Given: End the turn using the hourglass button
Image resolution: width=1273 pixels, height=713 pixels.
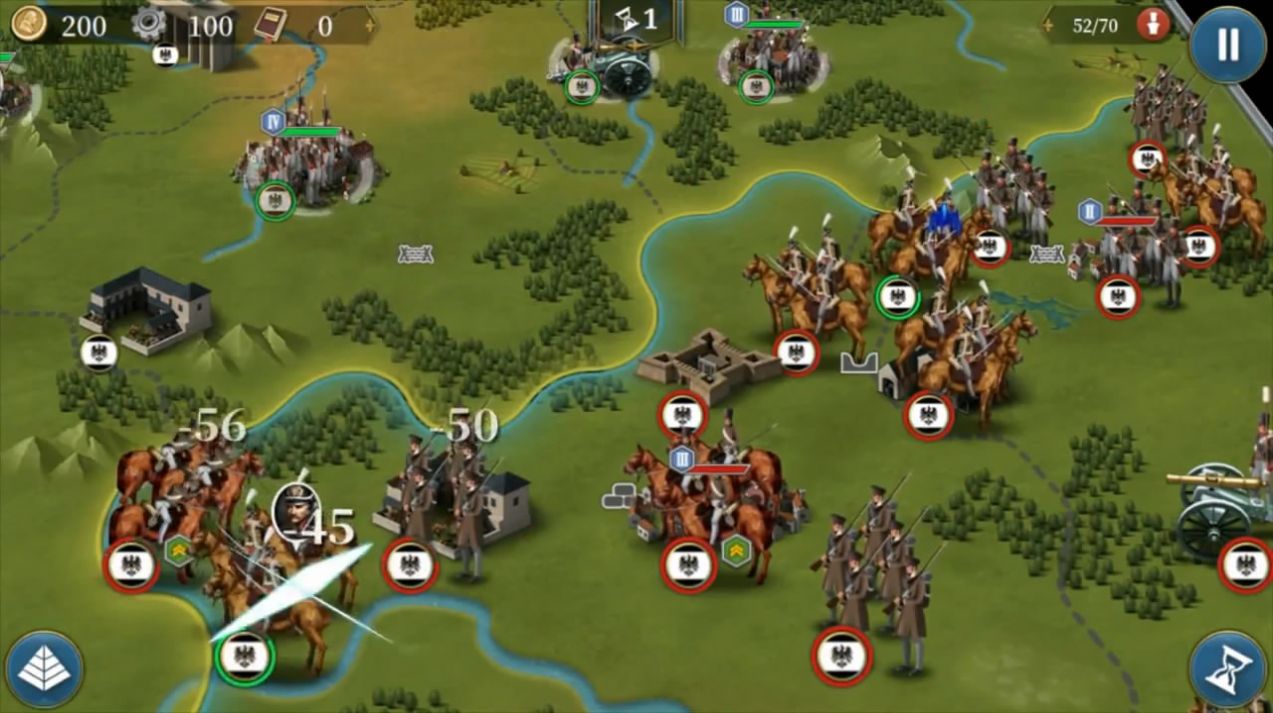Looking at the screenshot, I should 1228,672.
